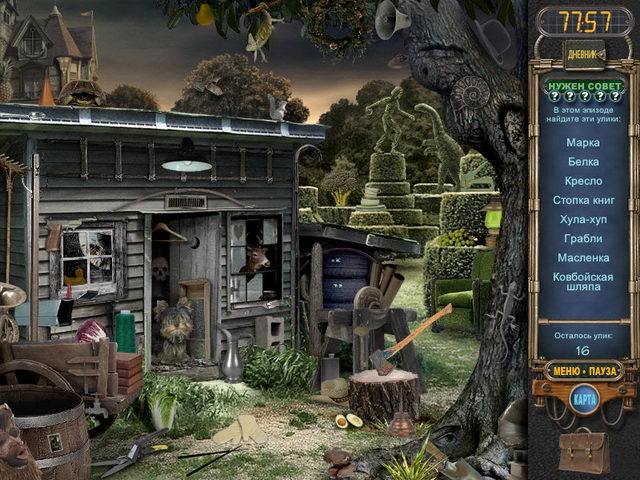640x480 pixels.
Task: Show the map with the Карта button
Action: 583,399
